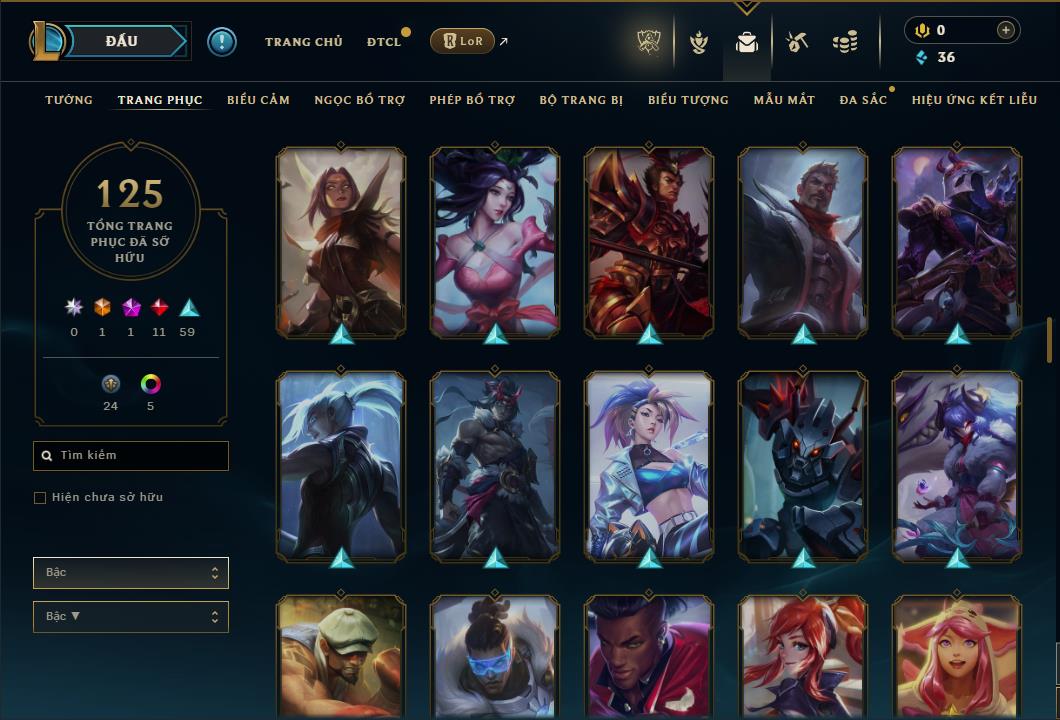1060x720 pixels.
Task: Open the loot hammer crafting icon
Action: (796, 42)
